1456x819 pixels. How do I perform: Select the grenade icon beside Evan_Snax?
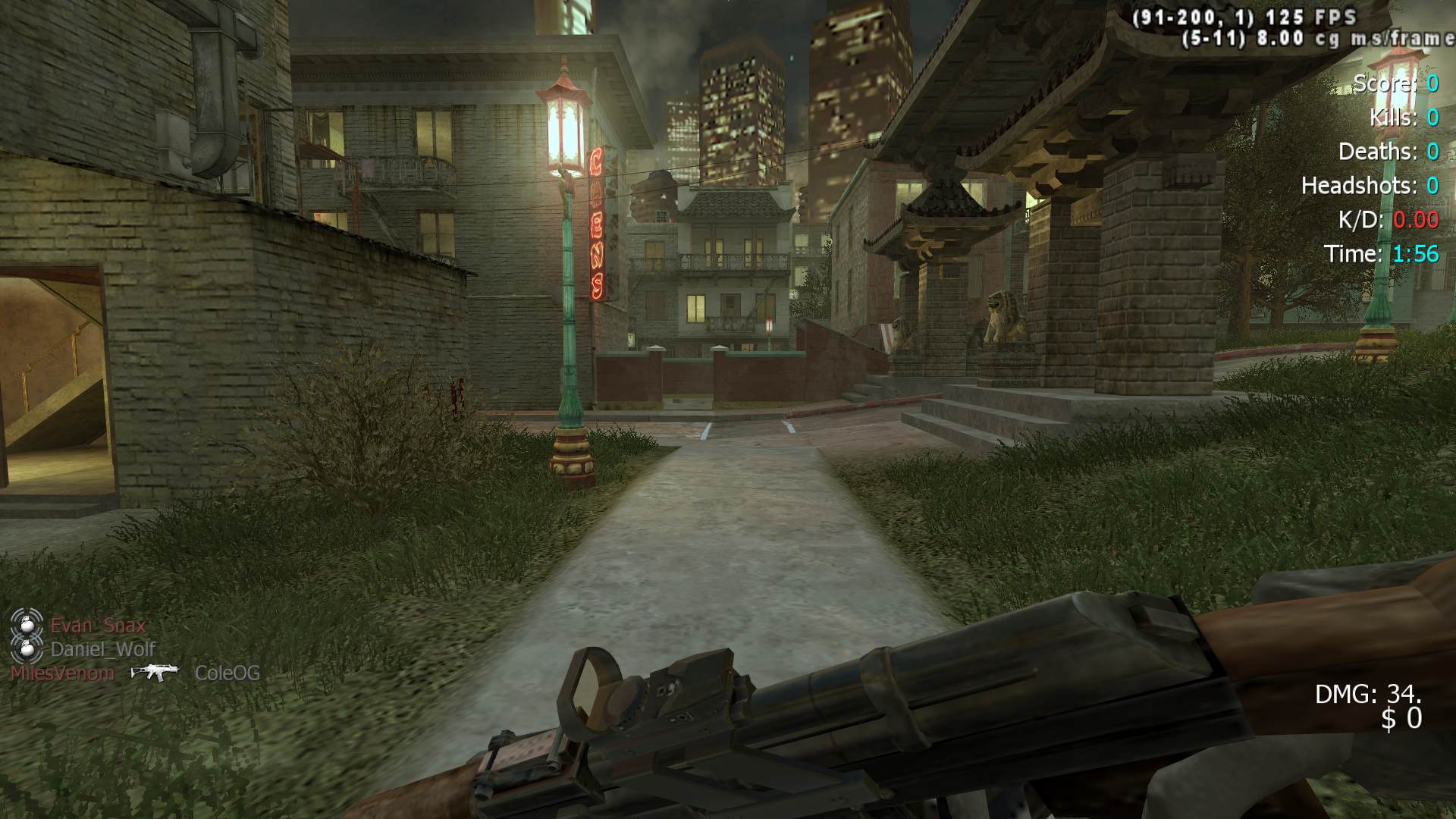click(x=27, y=625)
